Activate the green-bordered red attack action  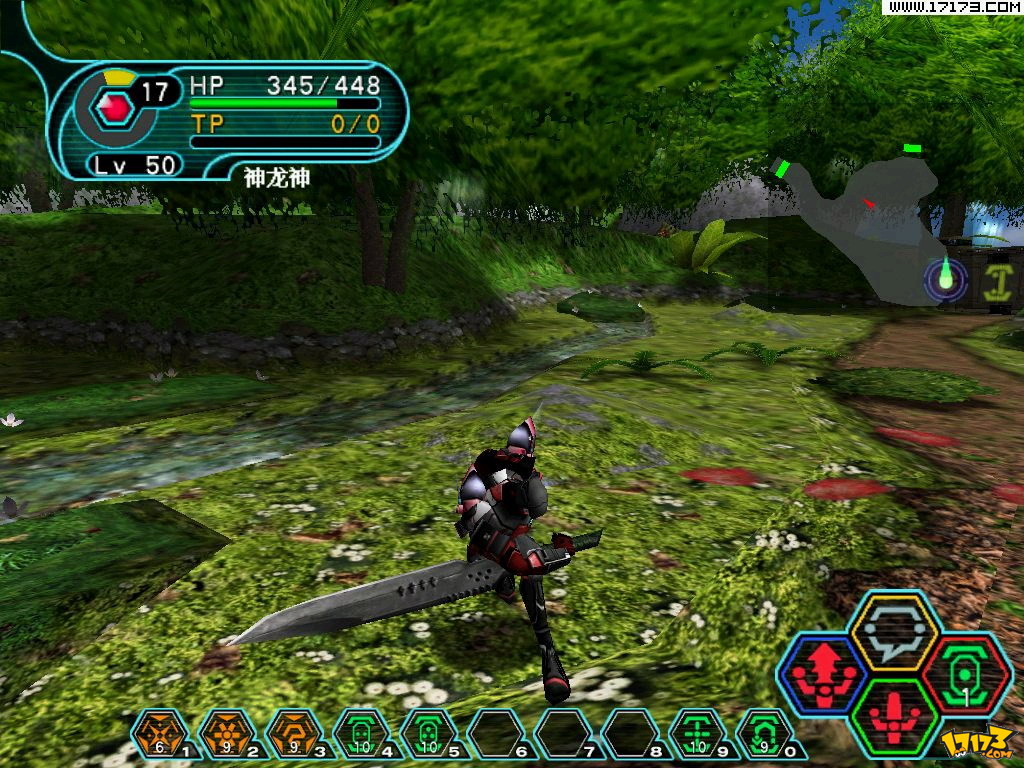click(x=895, y=716)
